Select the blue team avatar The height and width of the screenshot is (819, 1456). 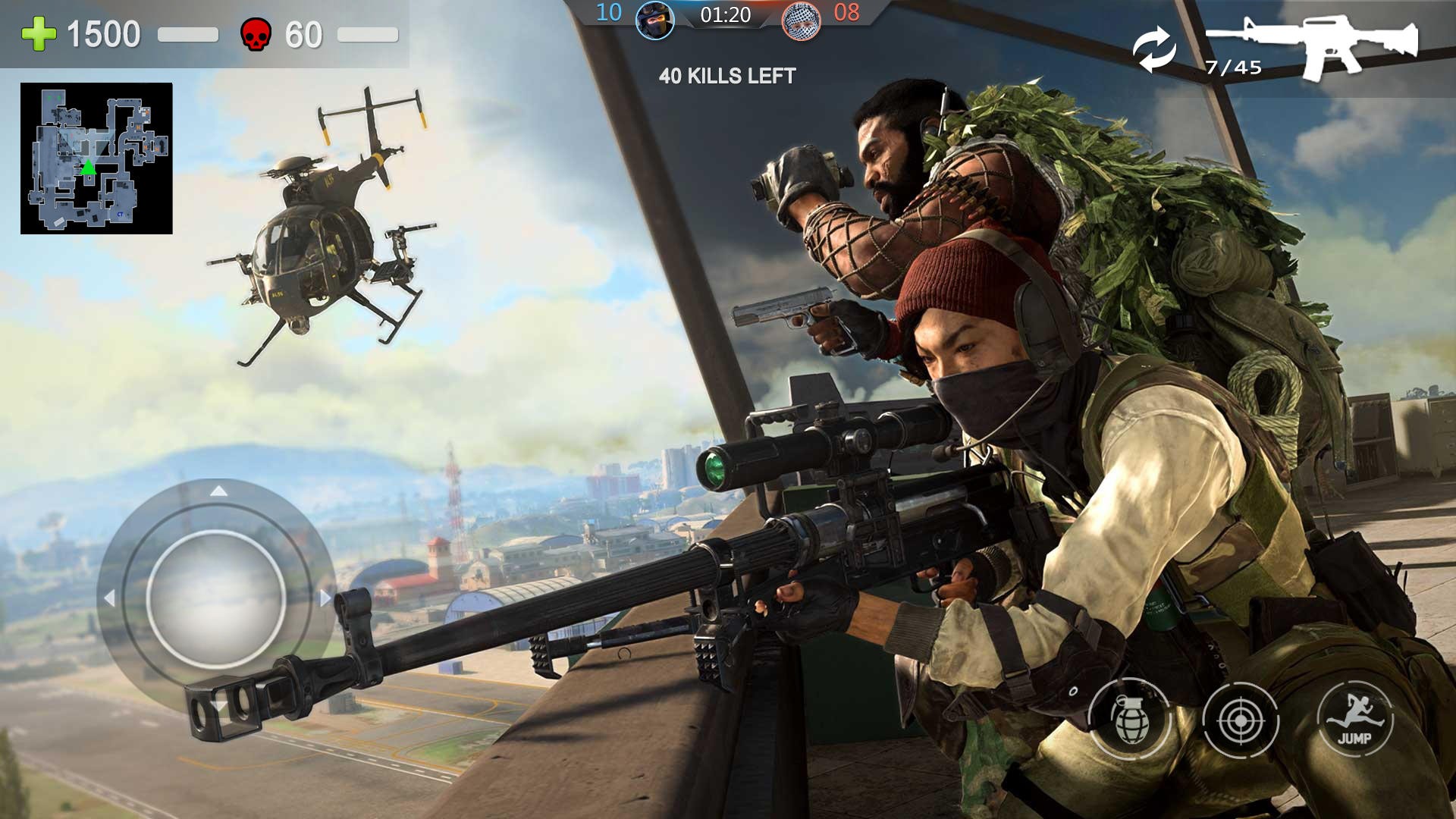point(654,20)
